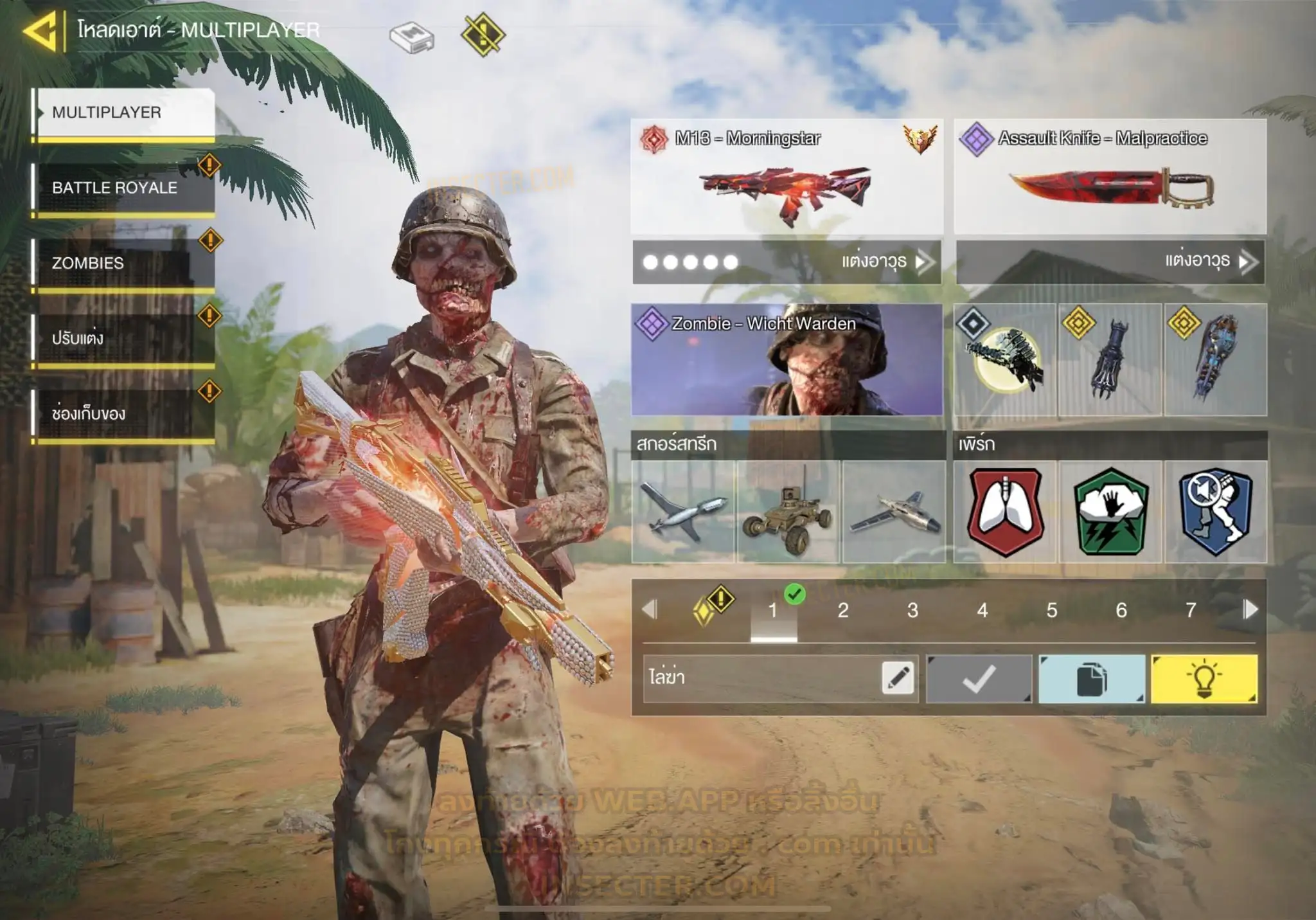
Task: Select the ground assault drone scorestreak
Action: click(x=788, y=512)
